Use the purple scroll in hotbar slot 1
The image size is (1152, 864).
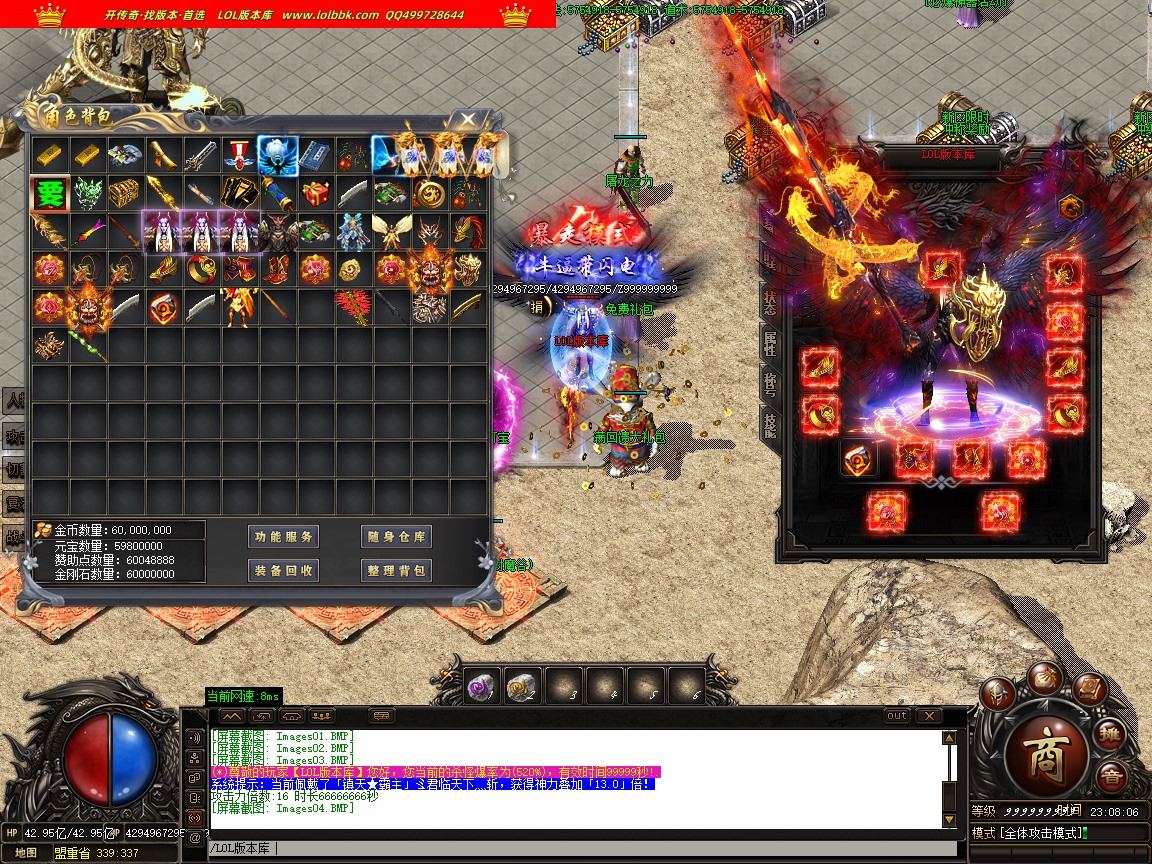(x=481, y=686)
